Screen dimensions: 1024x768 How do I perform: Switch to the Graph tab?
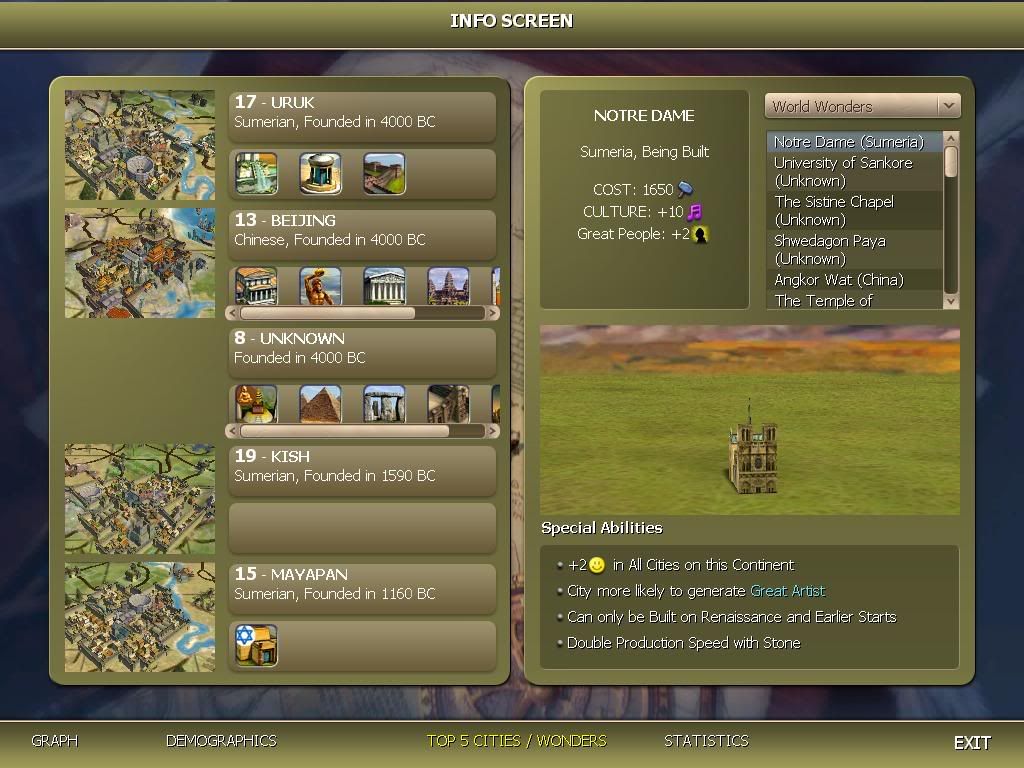coord(54,741)
